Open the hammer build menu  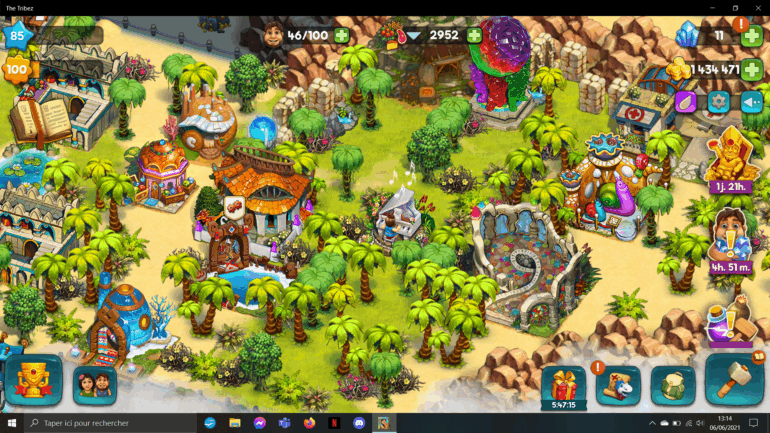coord(734,380)
